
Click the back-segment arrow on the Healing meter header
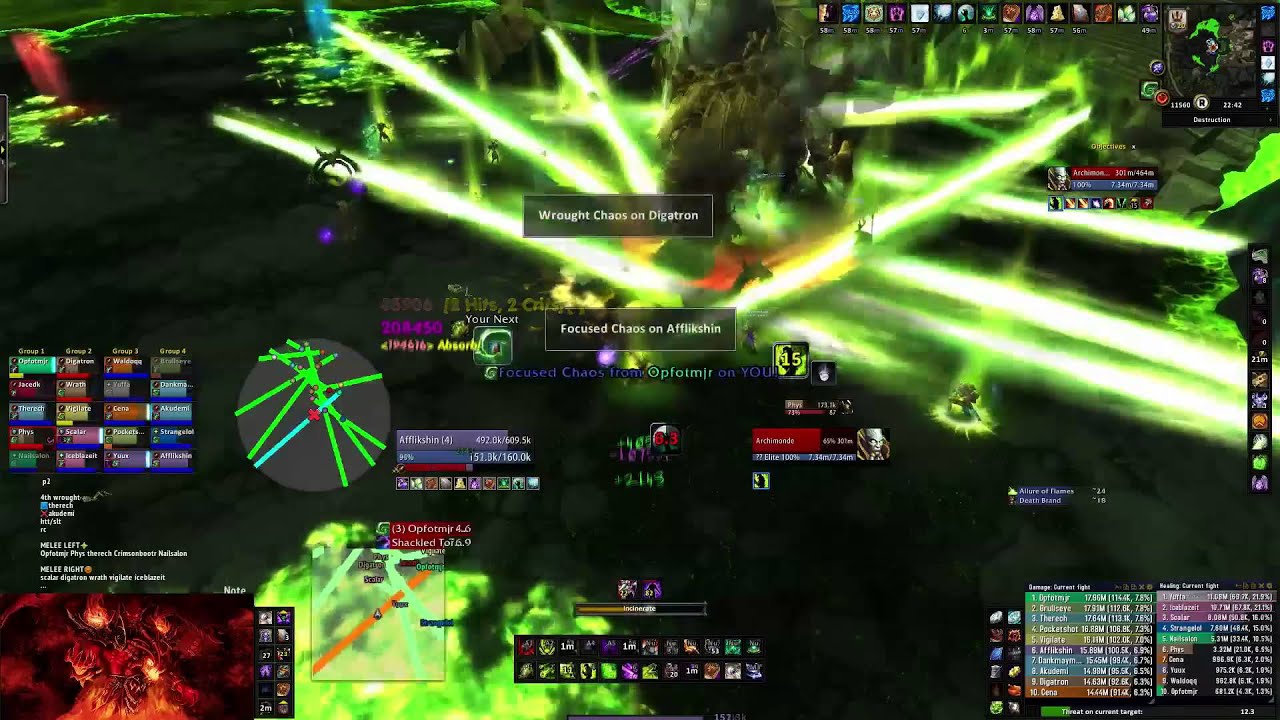point(1237,586)
